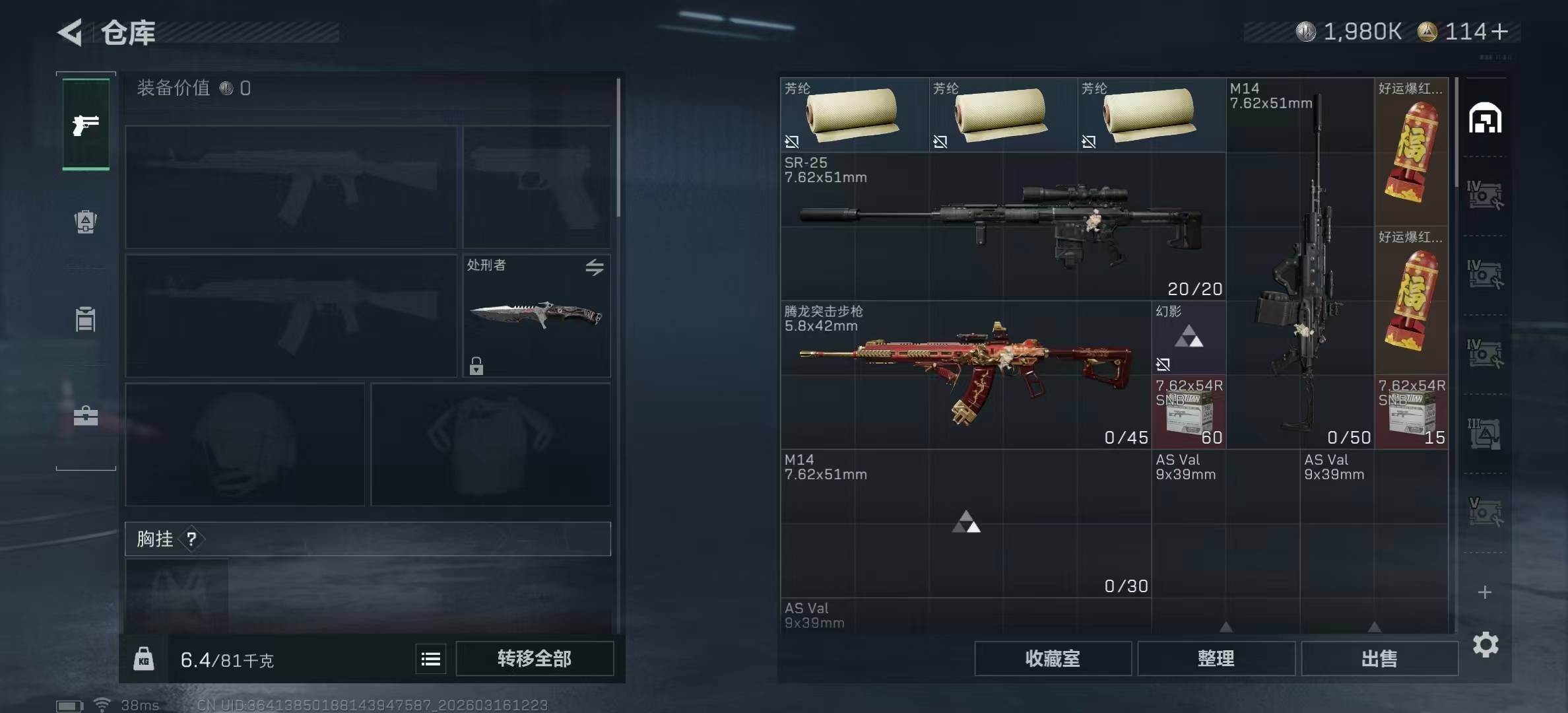Select the main stash house icon

click(x=1485, y=119)
